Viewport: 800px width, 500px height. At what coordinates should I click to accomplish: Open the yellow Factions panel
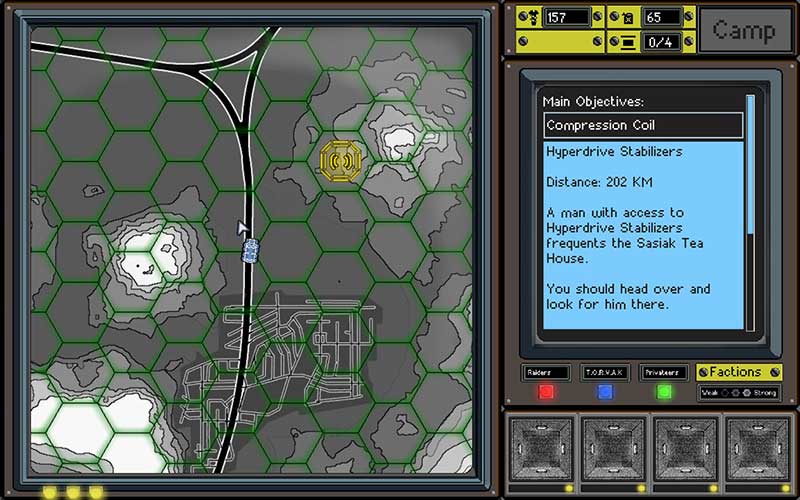coord(738,372)
